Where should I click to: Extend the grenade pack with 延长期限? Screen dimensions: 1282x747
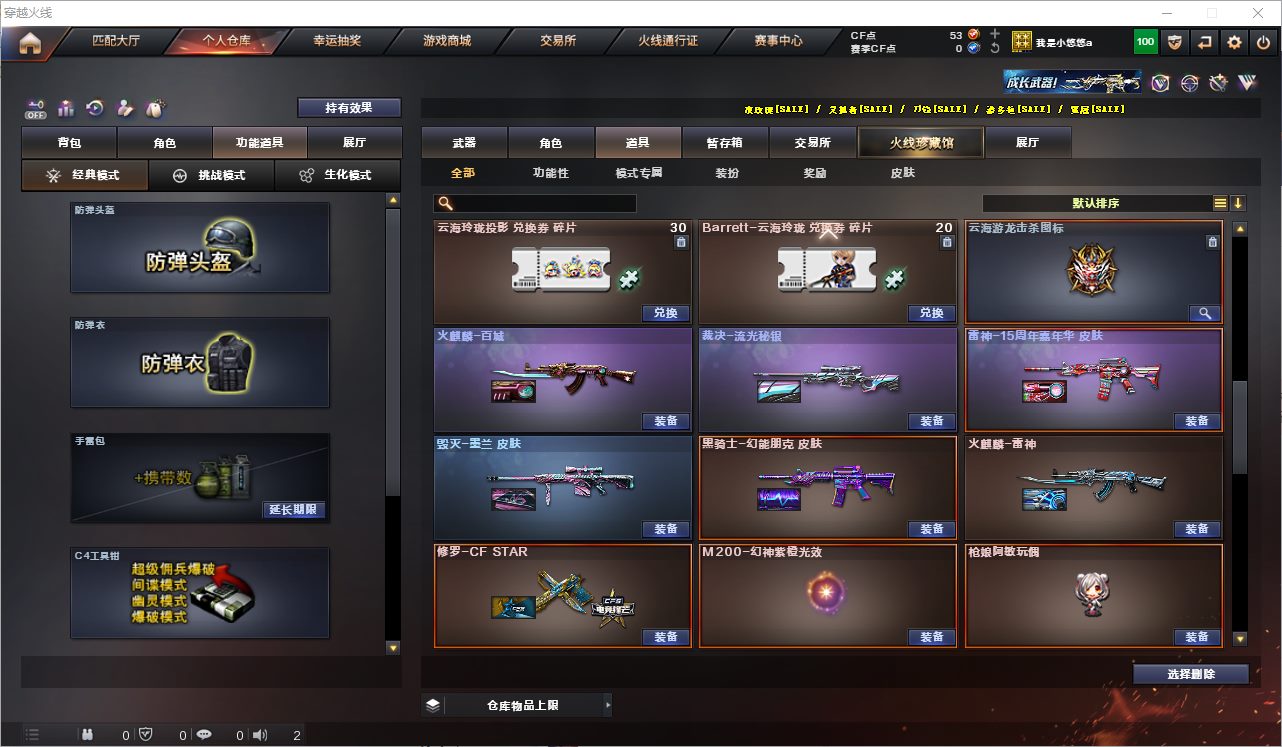point(293,510)
